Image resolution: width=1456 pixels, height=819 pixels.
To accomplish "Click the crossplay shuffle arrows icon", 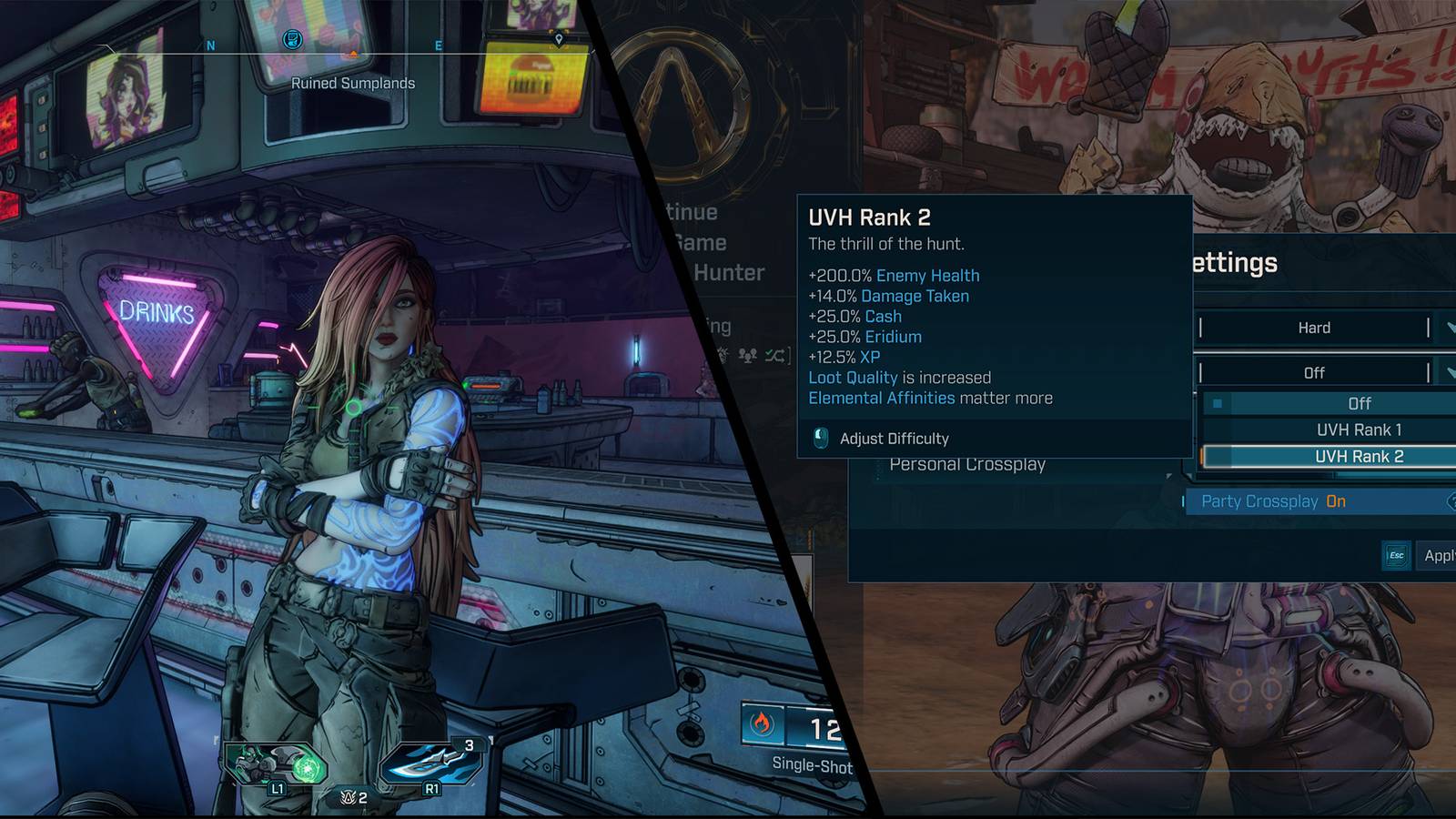I will (773, 358).
